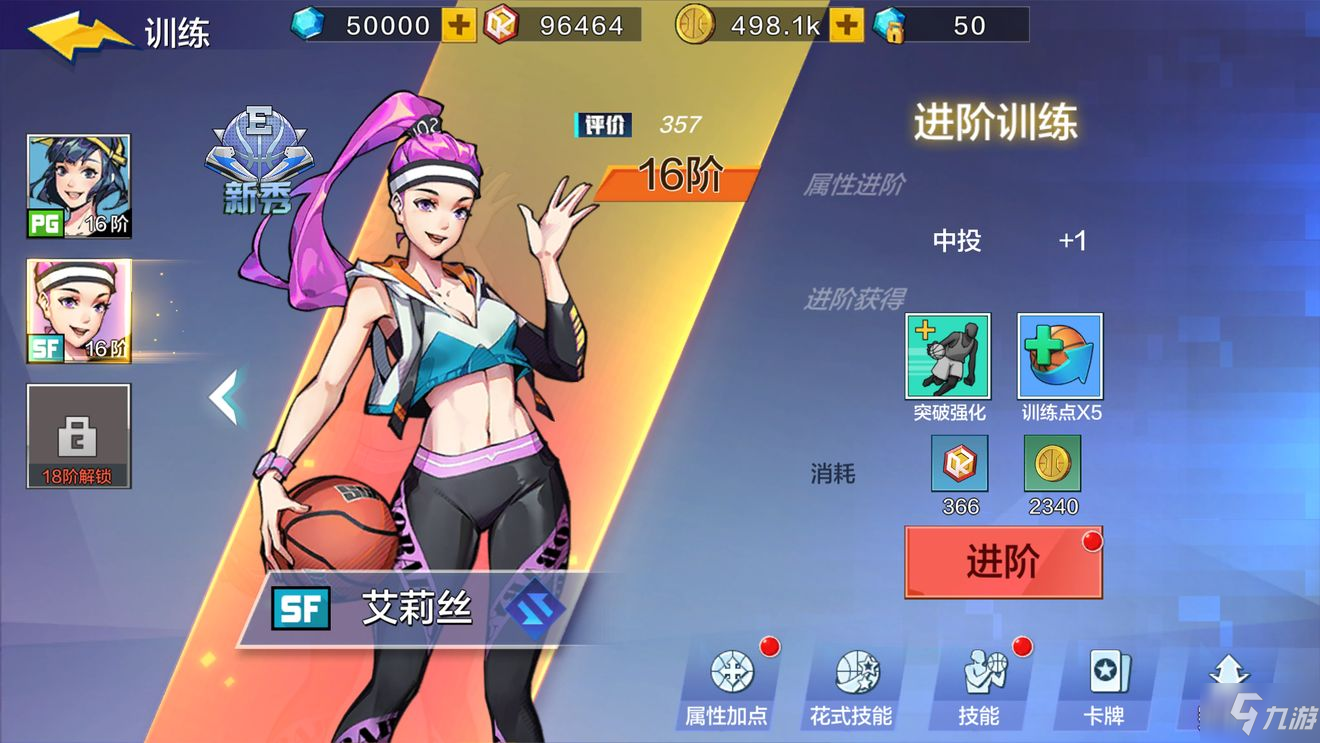Tap the plus next to the 498.1k coins
The width and height of the screenshot is (1320, 743).
tap(845, 25)
